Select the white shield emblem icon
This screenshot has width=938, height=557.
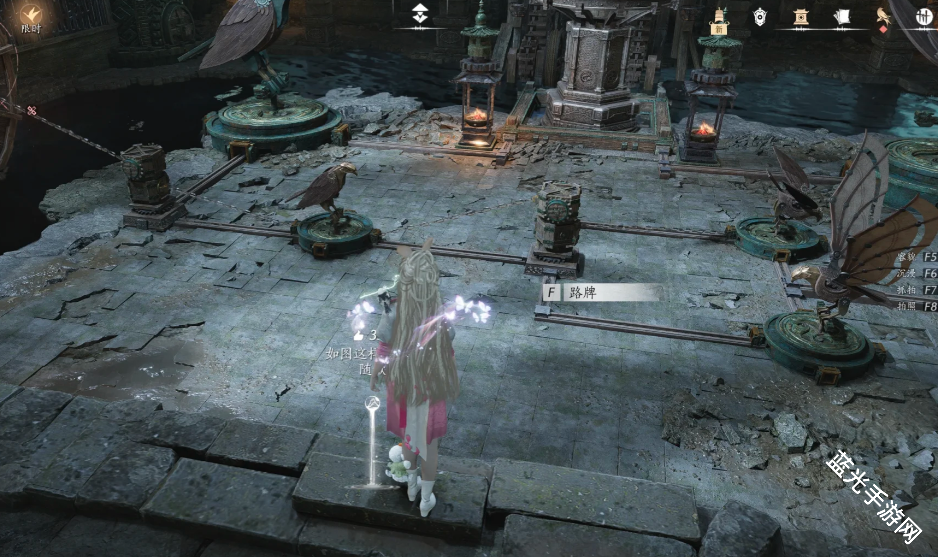point(760,16)
